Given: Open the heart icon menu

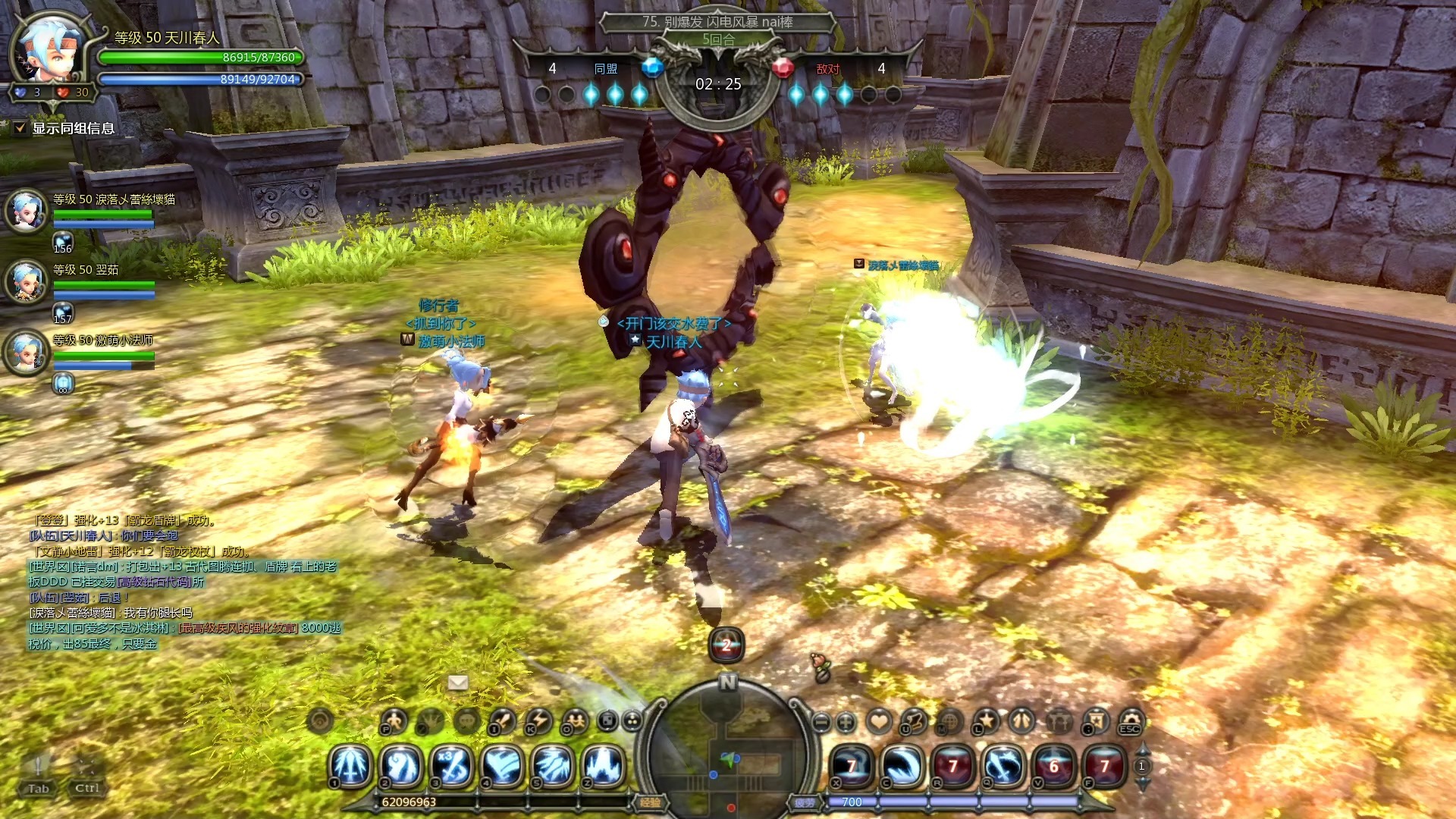Looking at the screenshot, I should tap(879, 721).
